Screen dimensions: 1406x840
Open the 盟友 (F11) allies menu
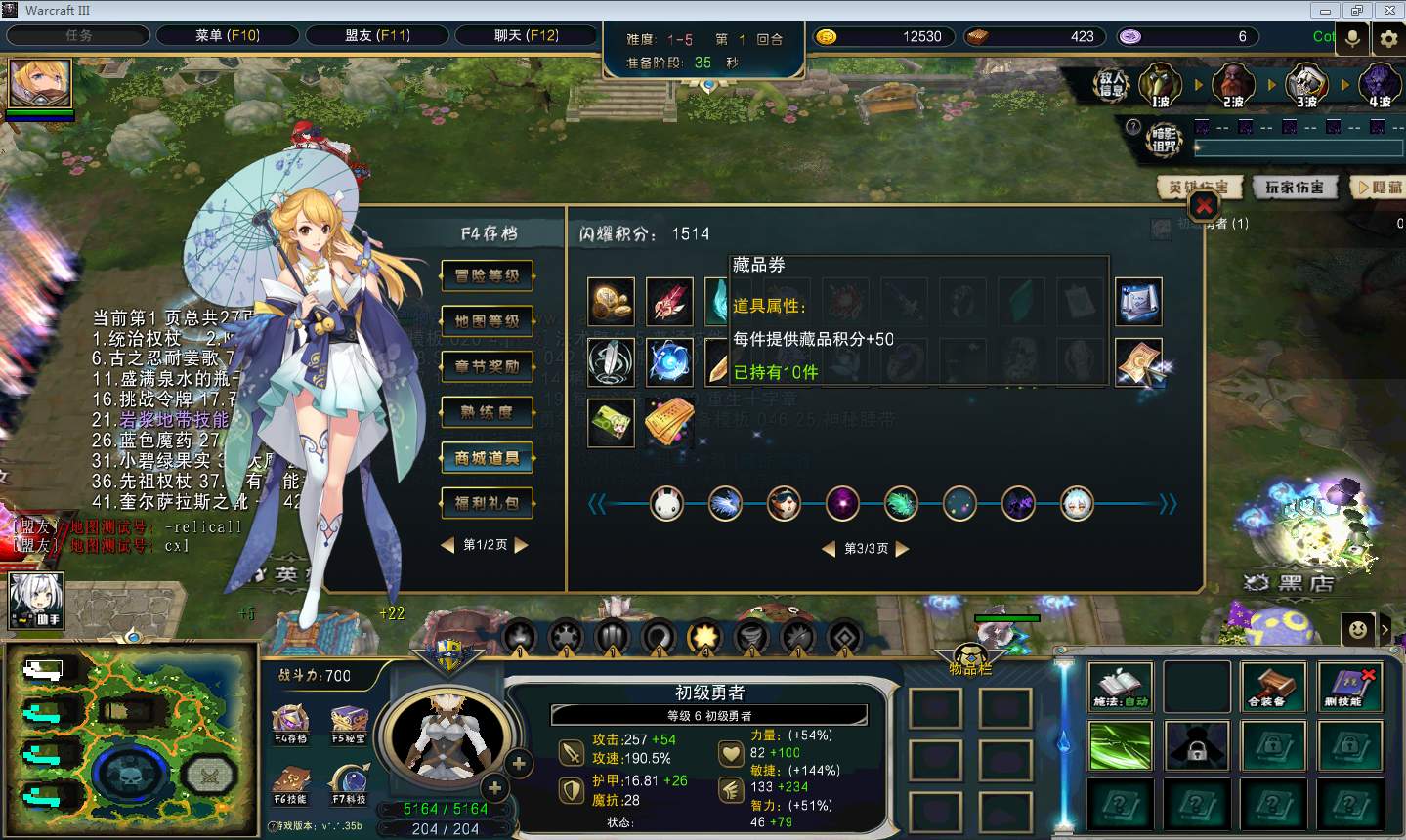point(377,36)
